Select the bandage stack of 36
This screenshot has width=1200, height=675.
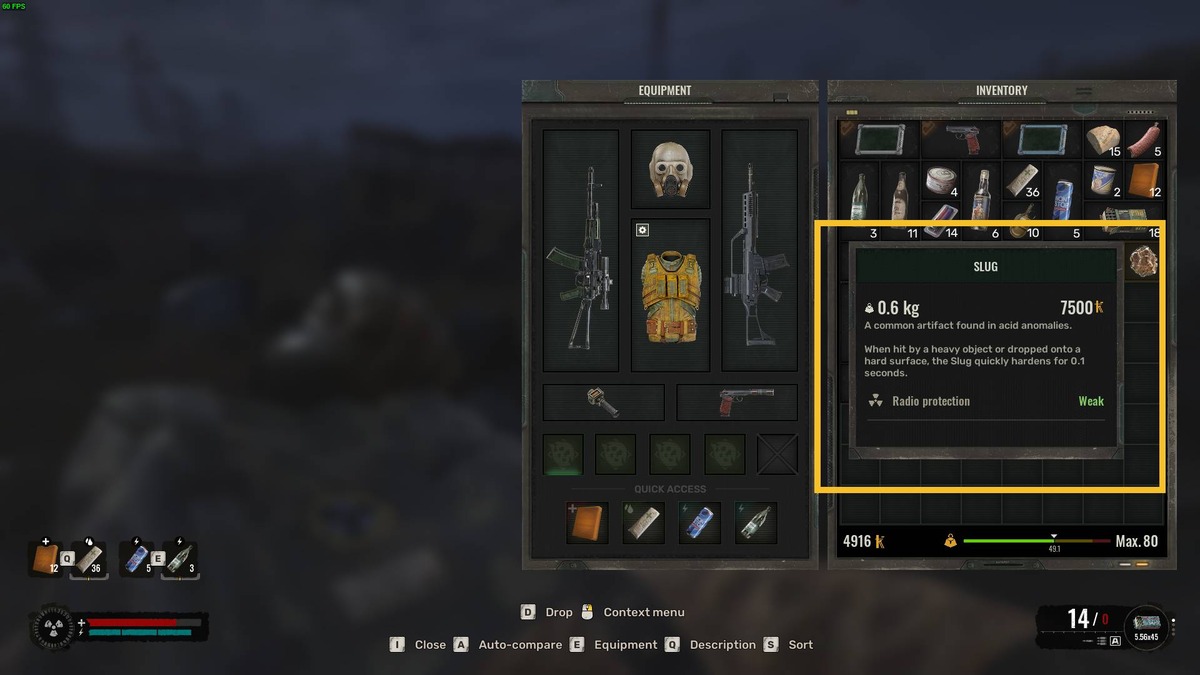(x=1022, y=182)
